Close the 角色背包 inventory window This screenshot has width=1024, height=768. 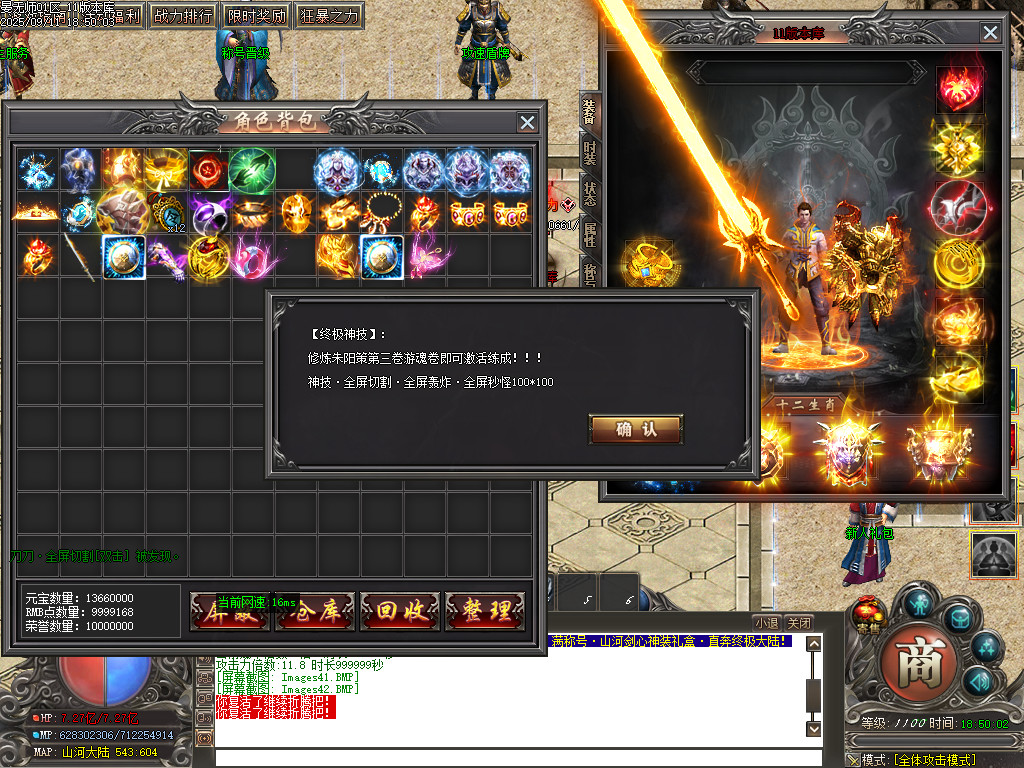tap(527, 122)
